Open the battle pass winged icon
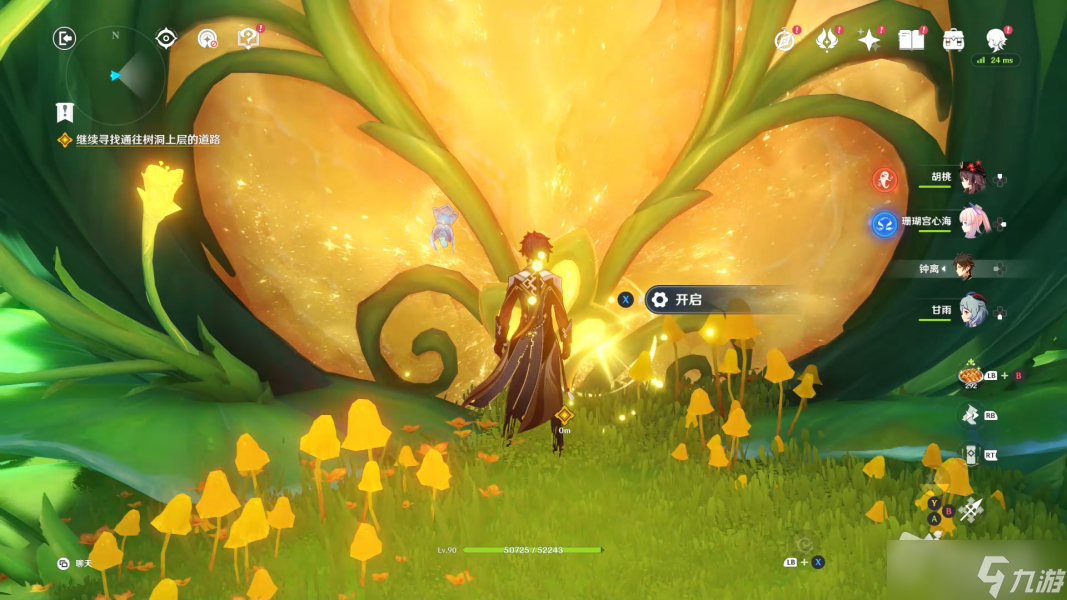The image size is (1067, 600). point(827,40)
